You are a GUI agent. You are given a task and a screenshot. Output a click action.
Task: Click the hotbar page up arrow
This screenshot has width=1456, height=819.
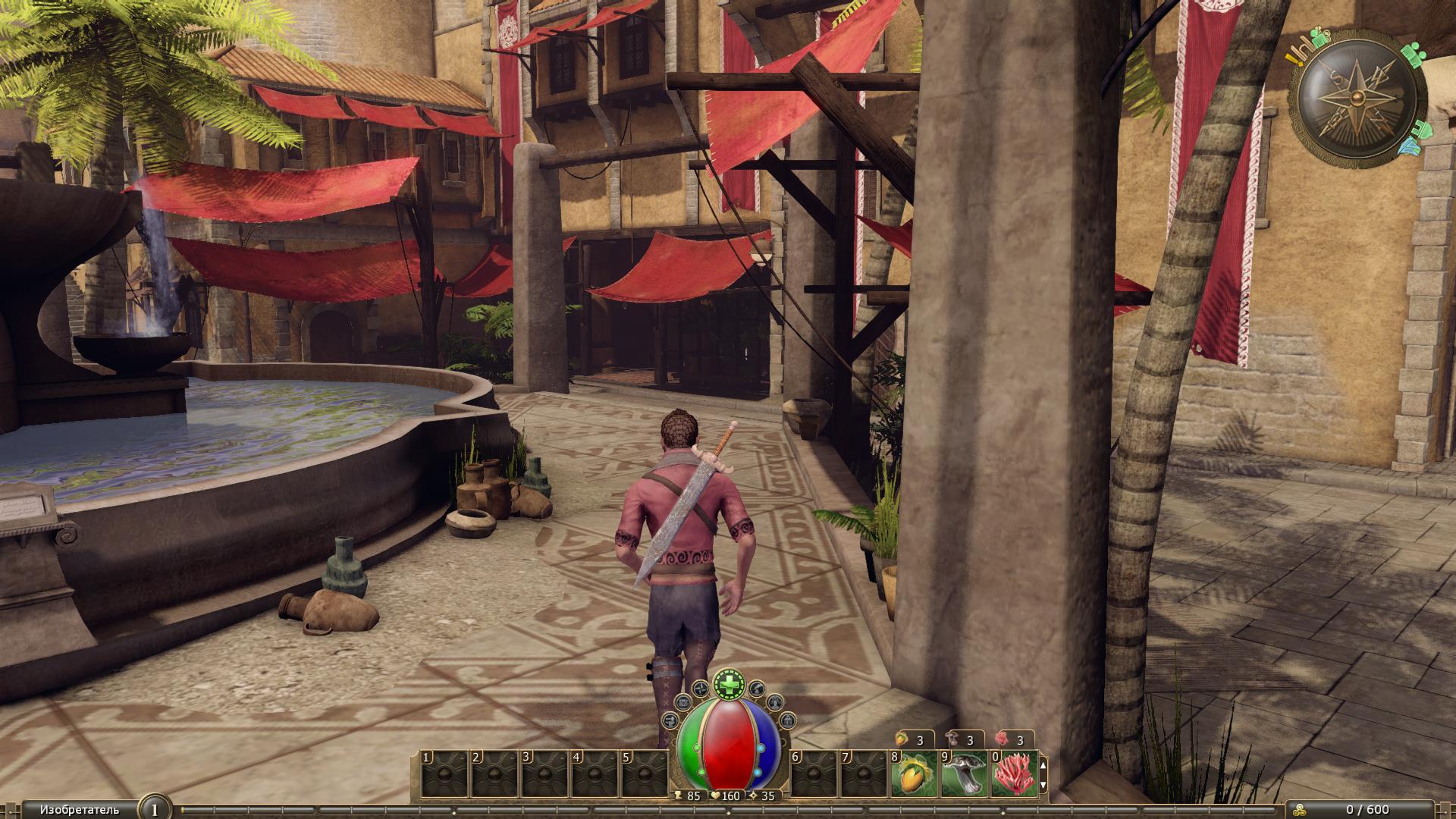[x=1043, y=764]
